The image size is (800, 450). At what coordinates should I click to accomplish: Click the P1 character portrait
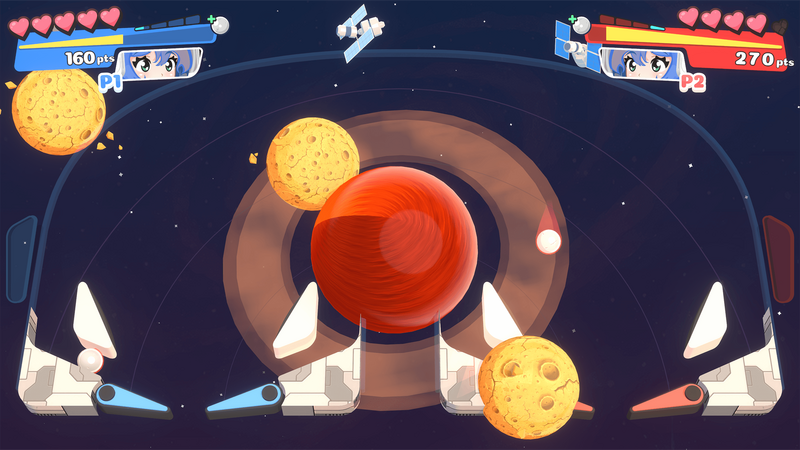click(x=158, y=64)
